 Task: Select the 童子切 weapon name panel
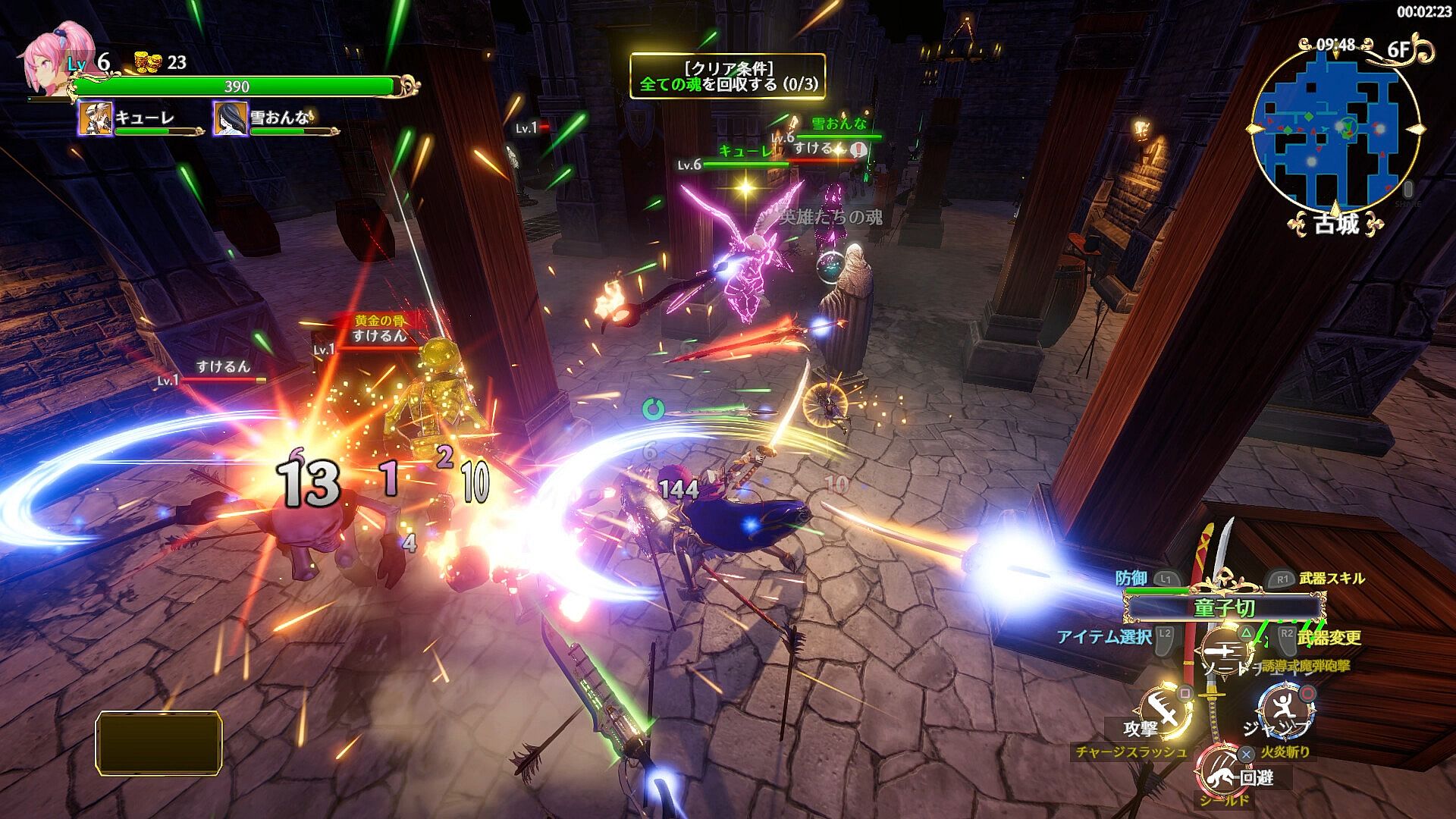point(1224,608)
